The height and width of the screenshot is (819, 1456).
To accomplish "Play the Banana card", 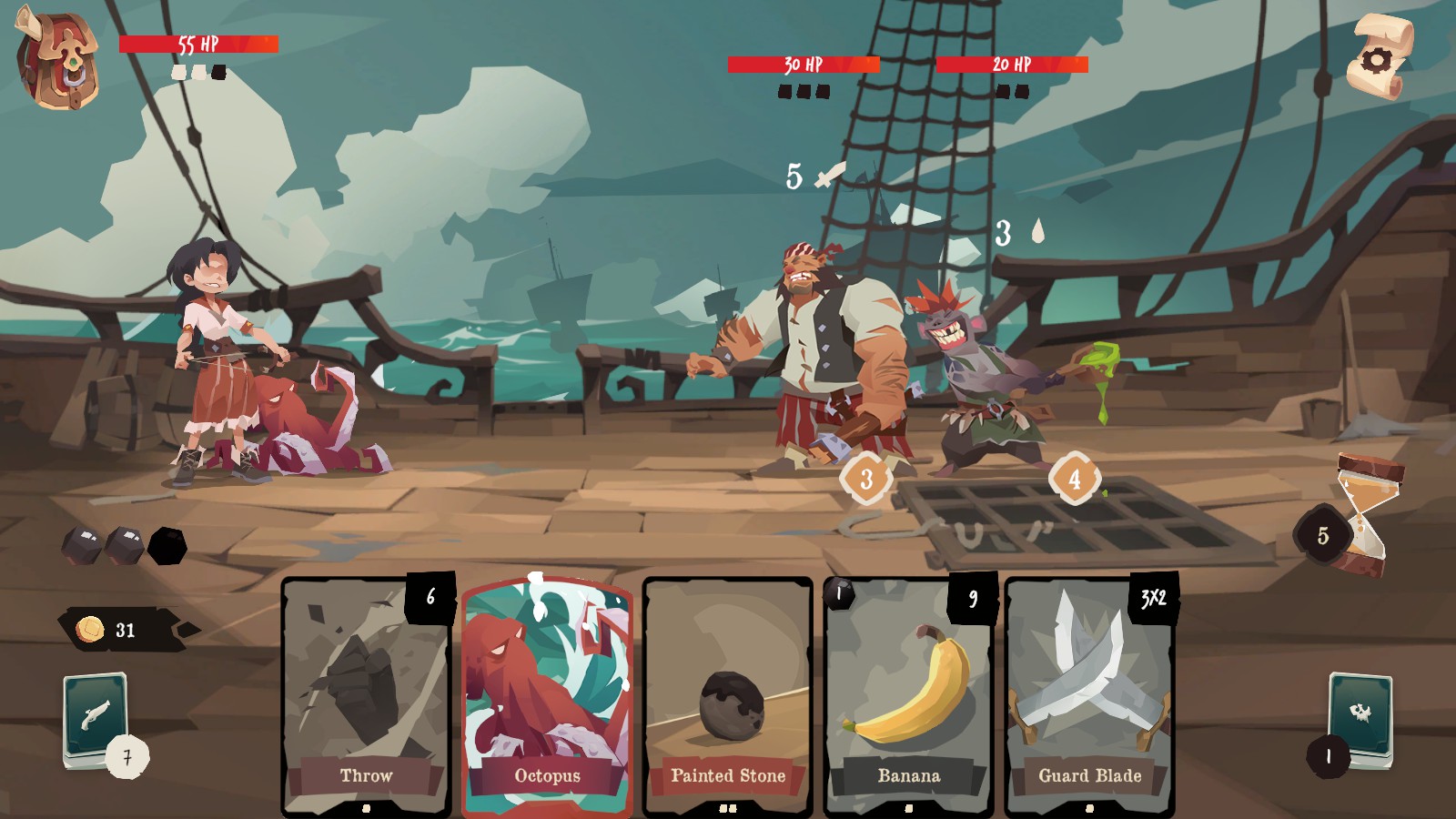I will [908, 696].
